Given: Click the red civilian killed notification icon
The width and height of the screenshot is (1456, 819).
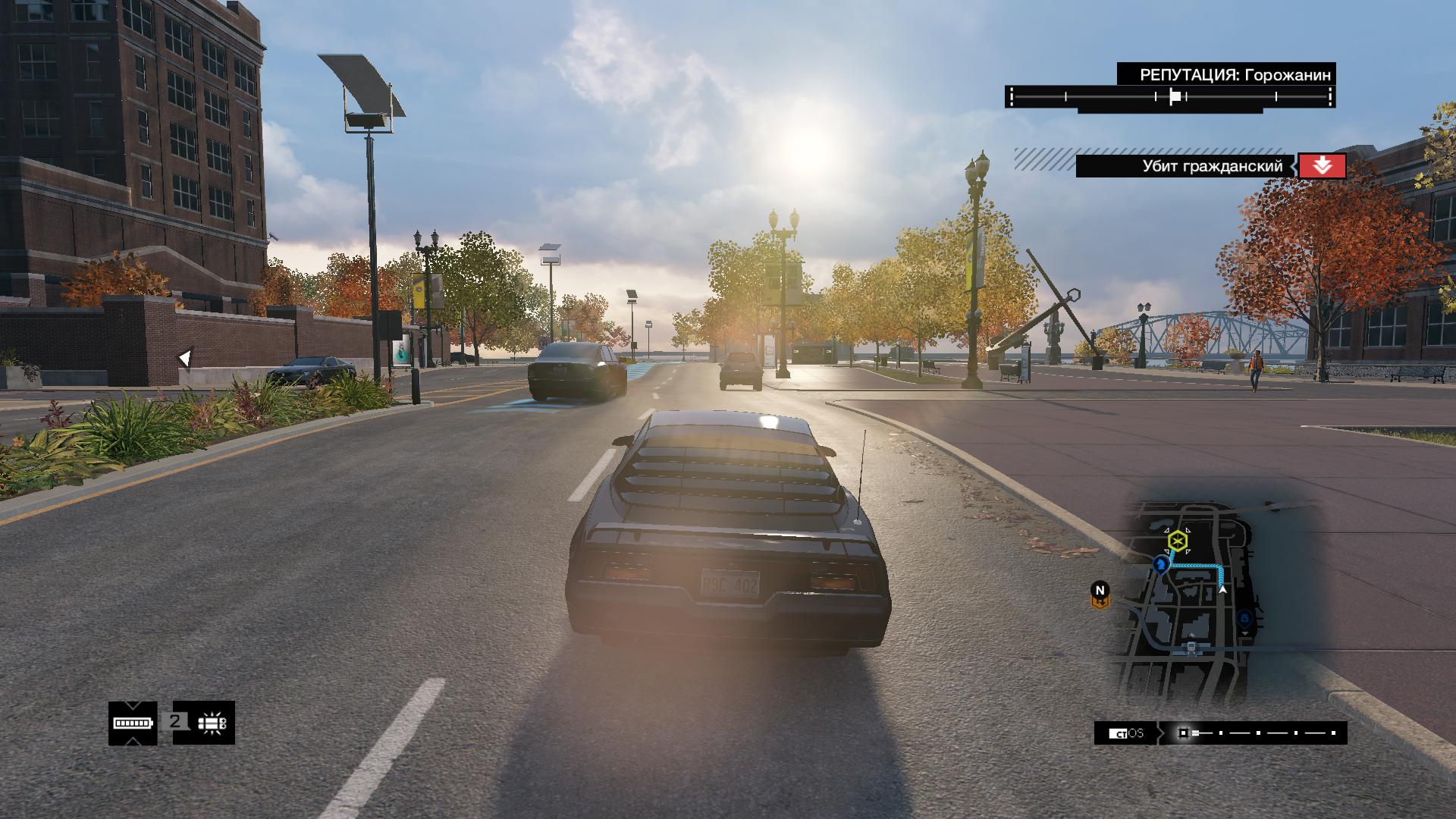Looking at the screenshot, I should click(x=1322, y=166).
